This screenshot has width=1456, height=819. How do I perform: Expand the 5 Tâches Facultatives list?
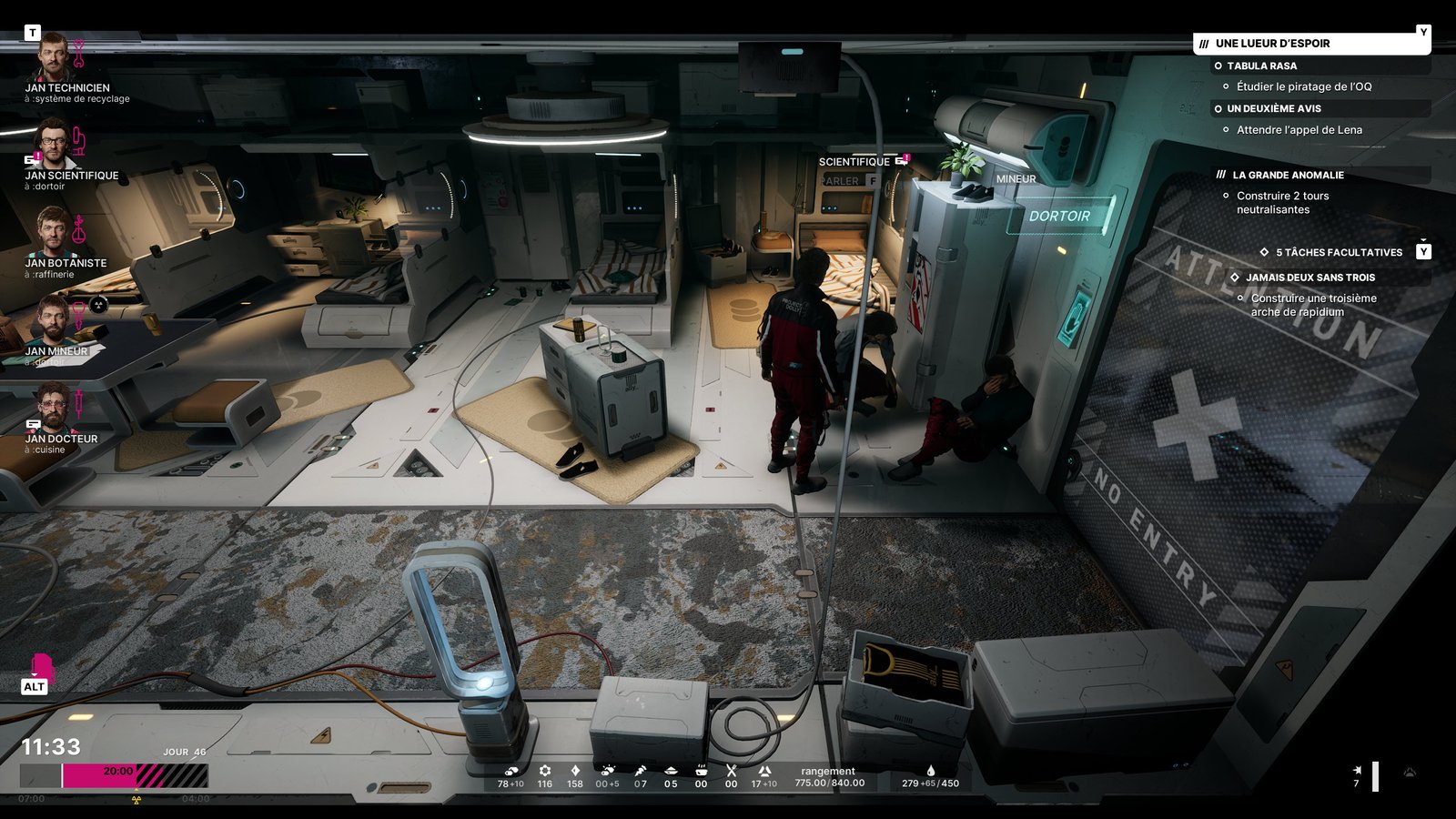pyautogui.click(x=1339, y=252)
